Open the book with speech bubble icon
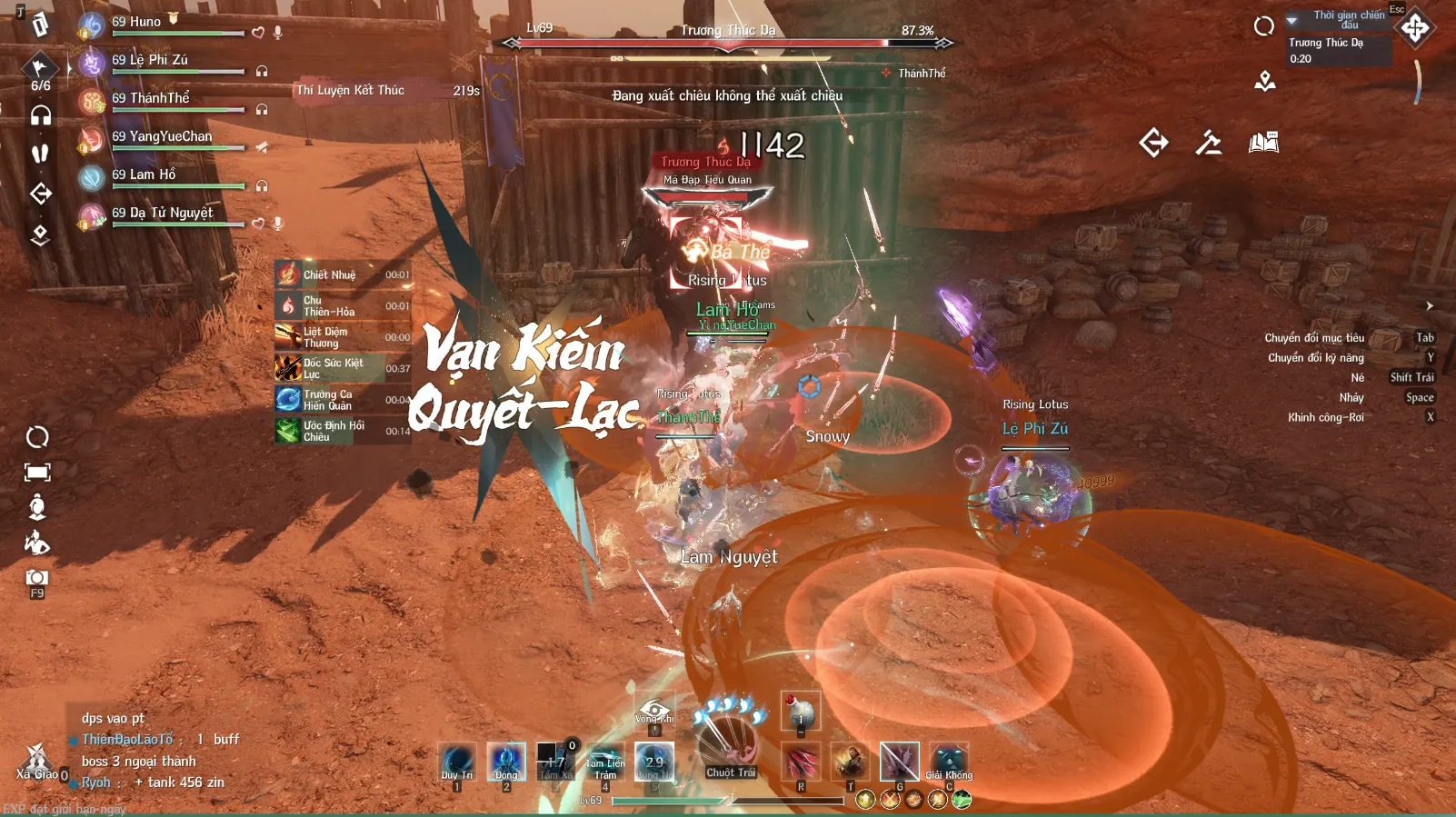Viewport: 1456px width, 817px height. click(x=1263, y=143)
